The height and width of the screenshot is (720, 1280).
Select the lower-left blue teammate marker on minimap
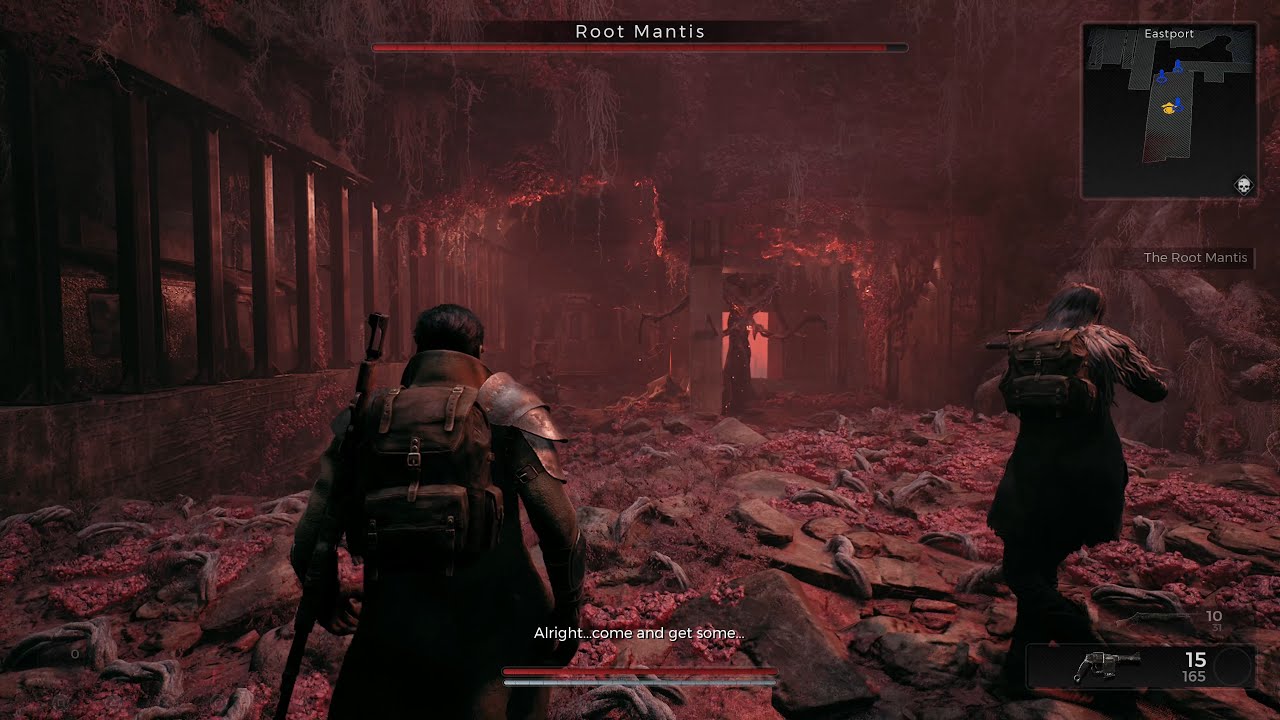click(1162, 74)
